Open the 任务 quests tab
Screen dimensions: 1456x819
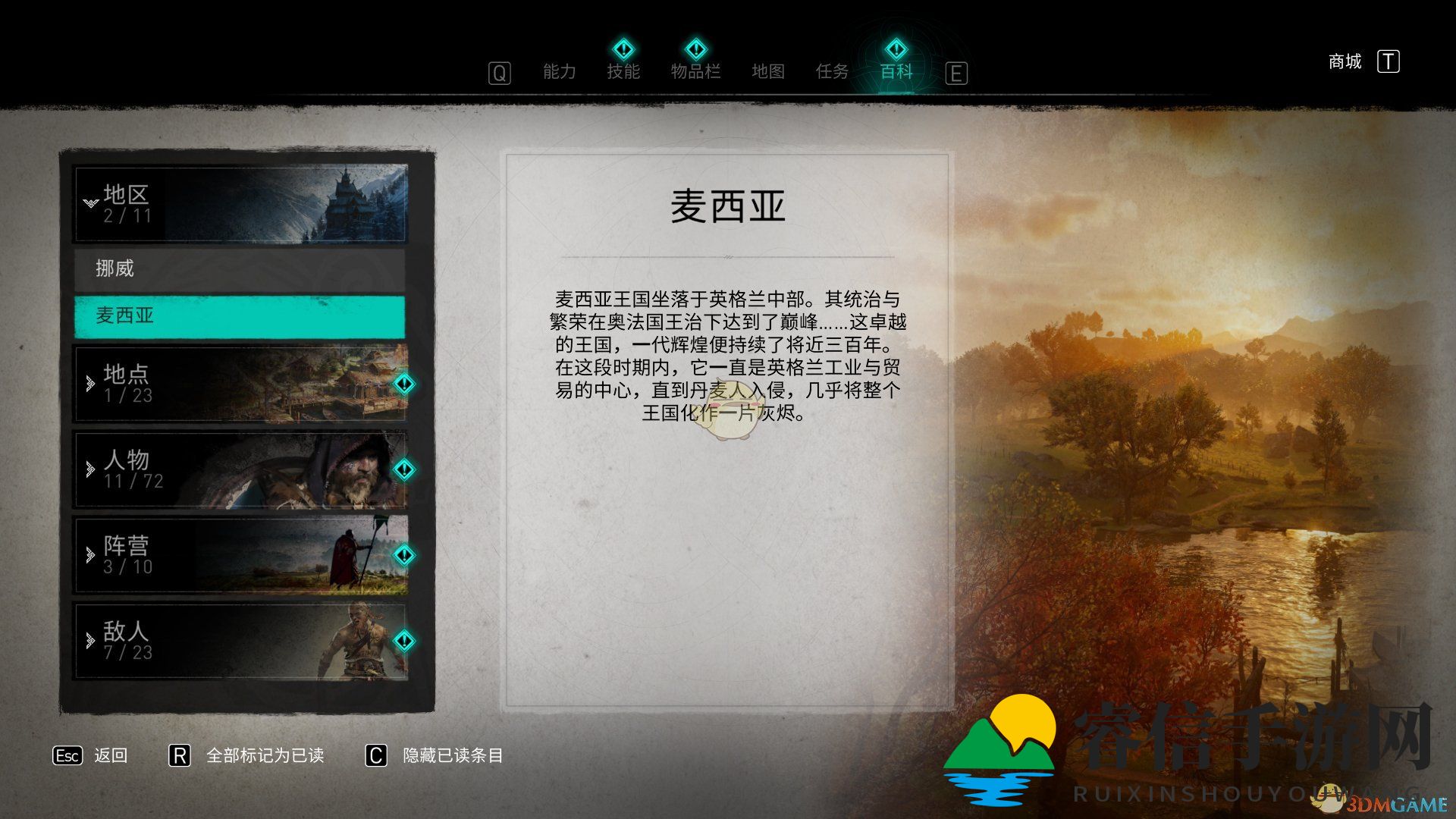(x=834, y=71)
